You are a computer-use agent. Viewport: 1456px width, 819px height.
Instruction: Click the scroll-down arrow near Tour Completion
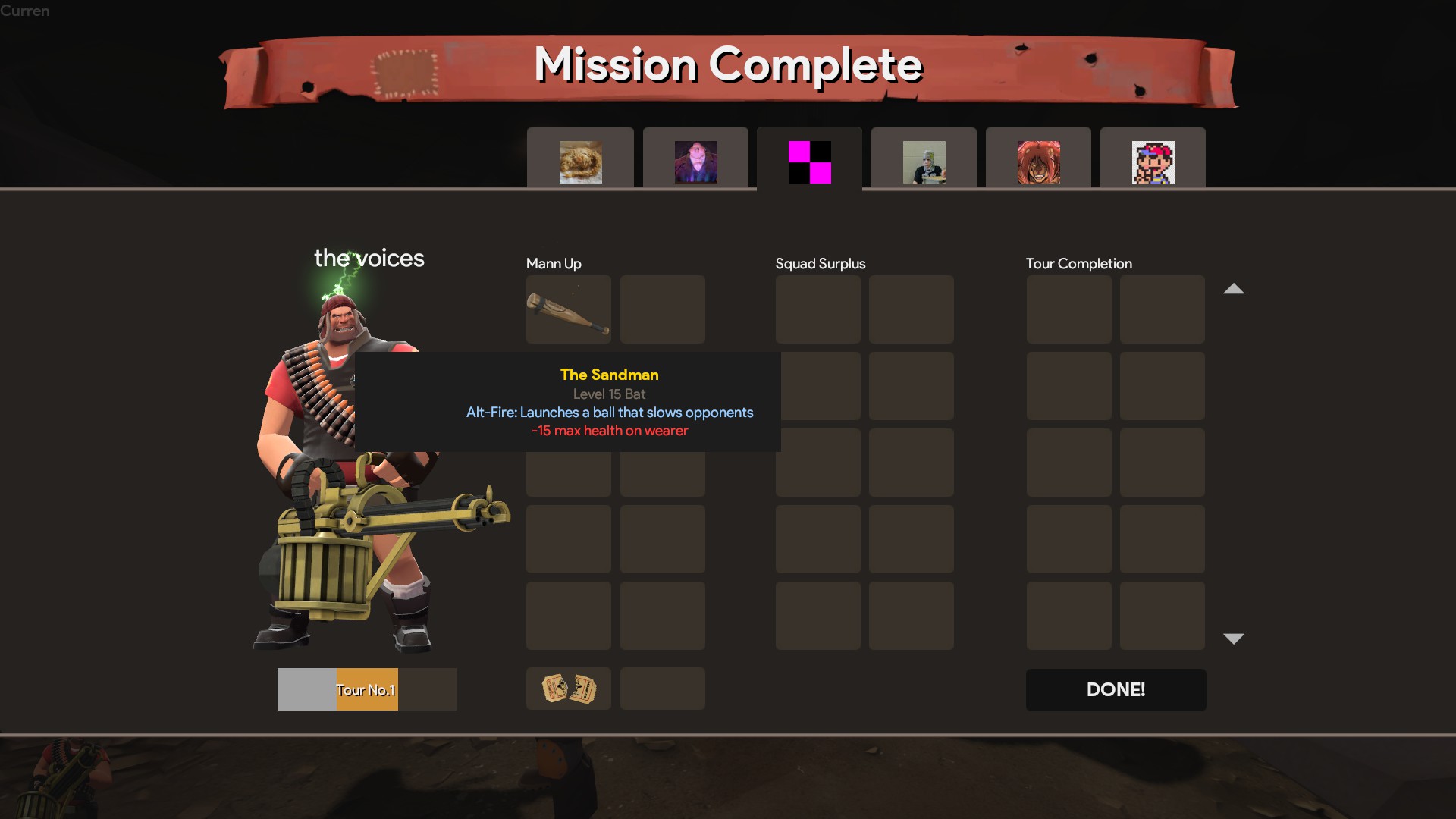(1235, 638)
